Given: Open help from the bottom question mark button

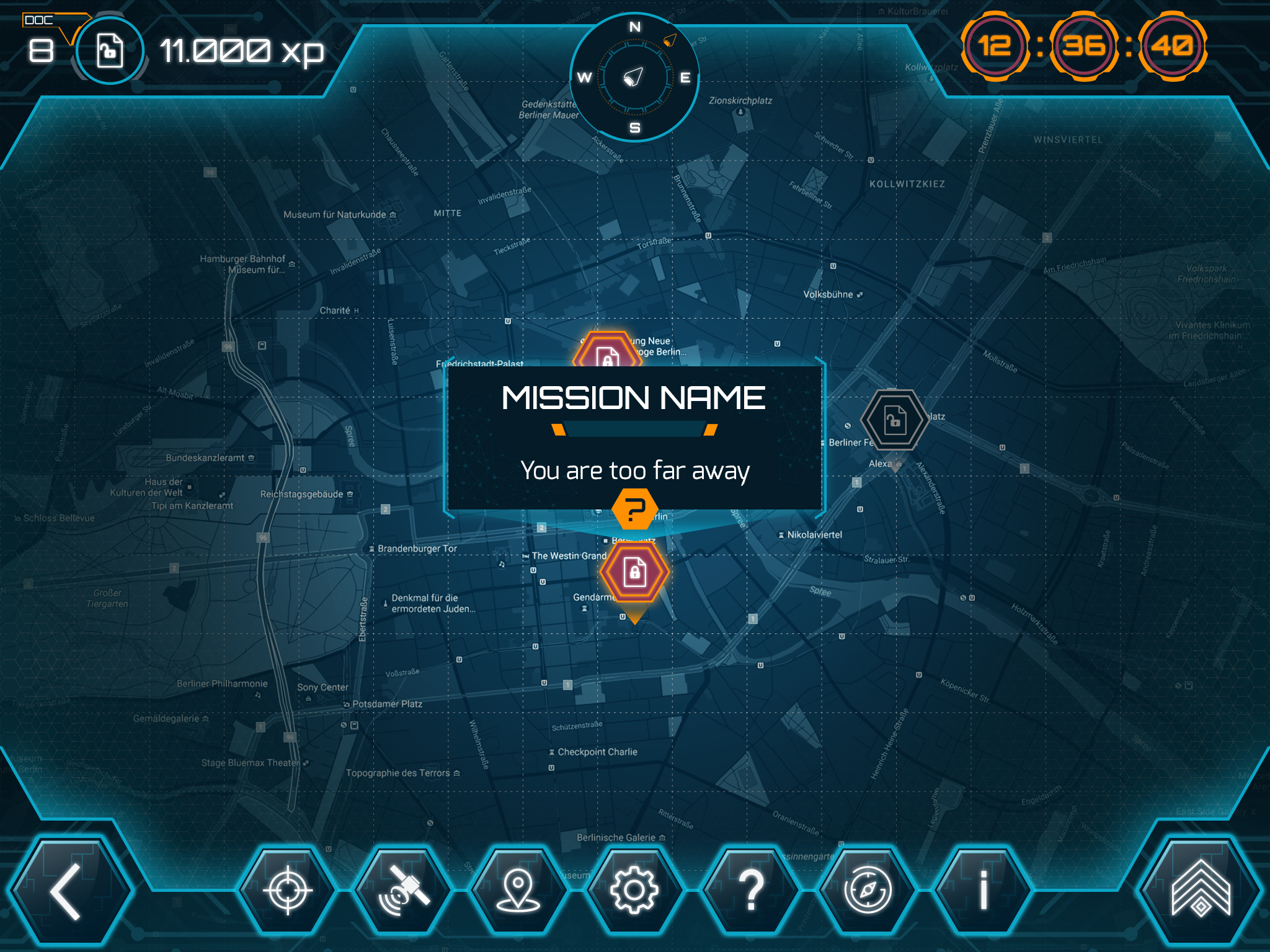Looking at the screenshot, I should 750,890.
